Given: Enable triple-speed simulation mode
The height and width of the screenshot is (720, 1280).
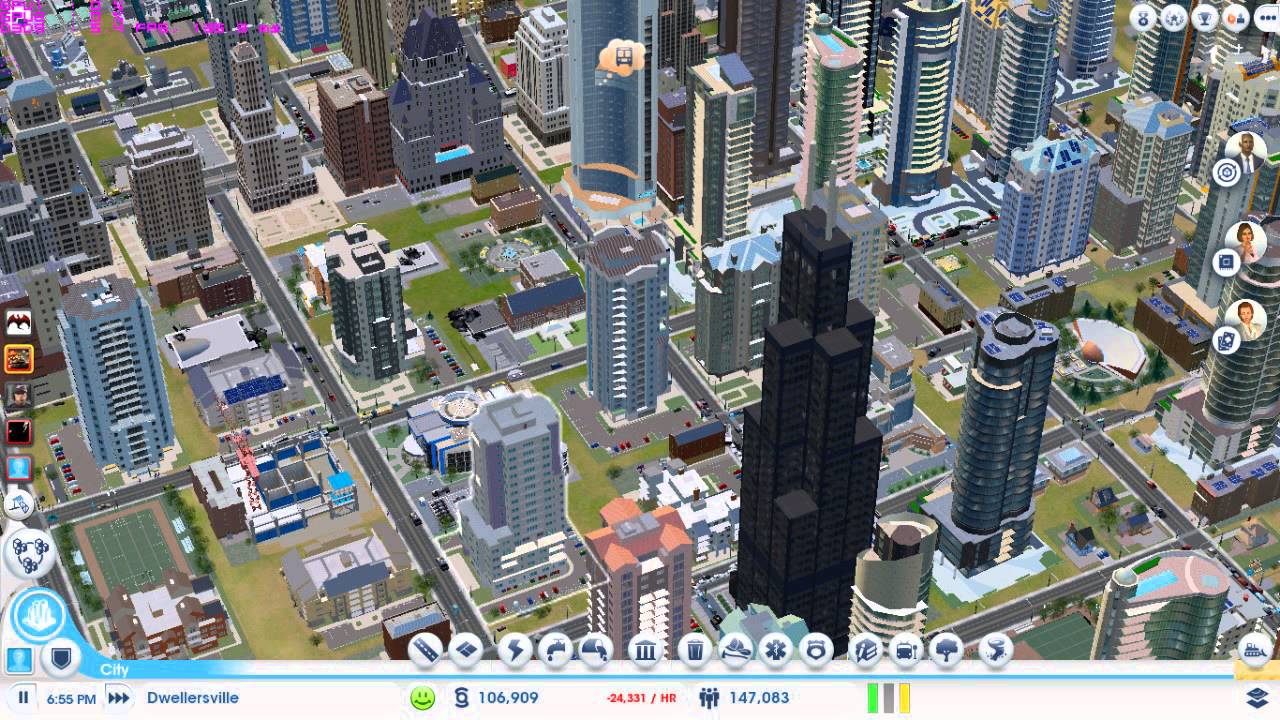Looking at the screenshot, I should pos(119,697).
